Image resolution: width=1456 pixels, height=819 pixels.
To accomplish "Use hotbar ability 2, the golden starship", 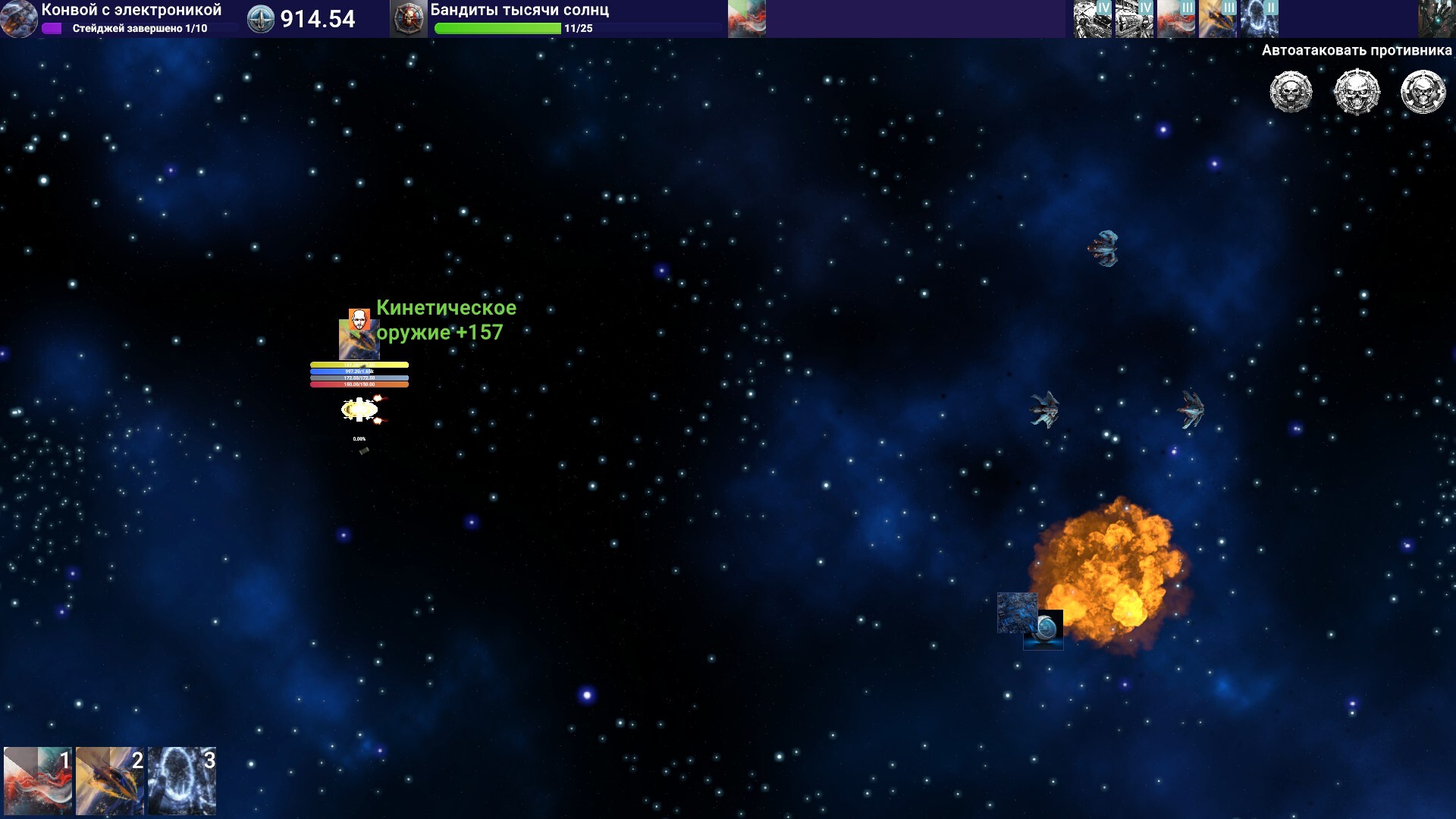I will [x=110, y=780].
